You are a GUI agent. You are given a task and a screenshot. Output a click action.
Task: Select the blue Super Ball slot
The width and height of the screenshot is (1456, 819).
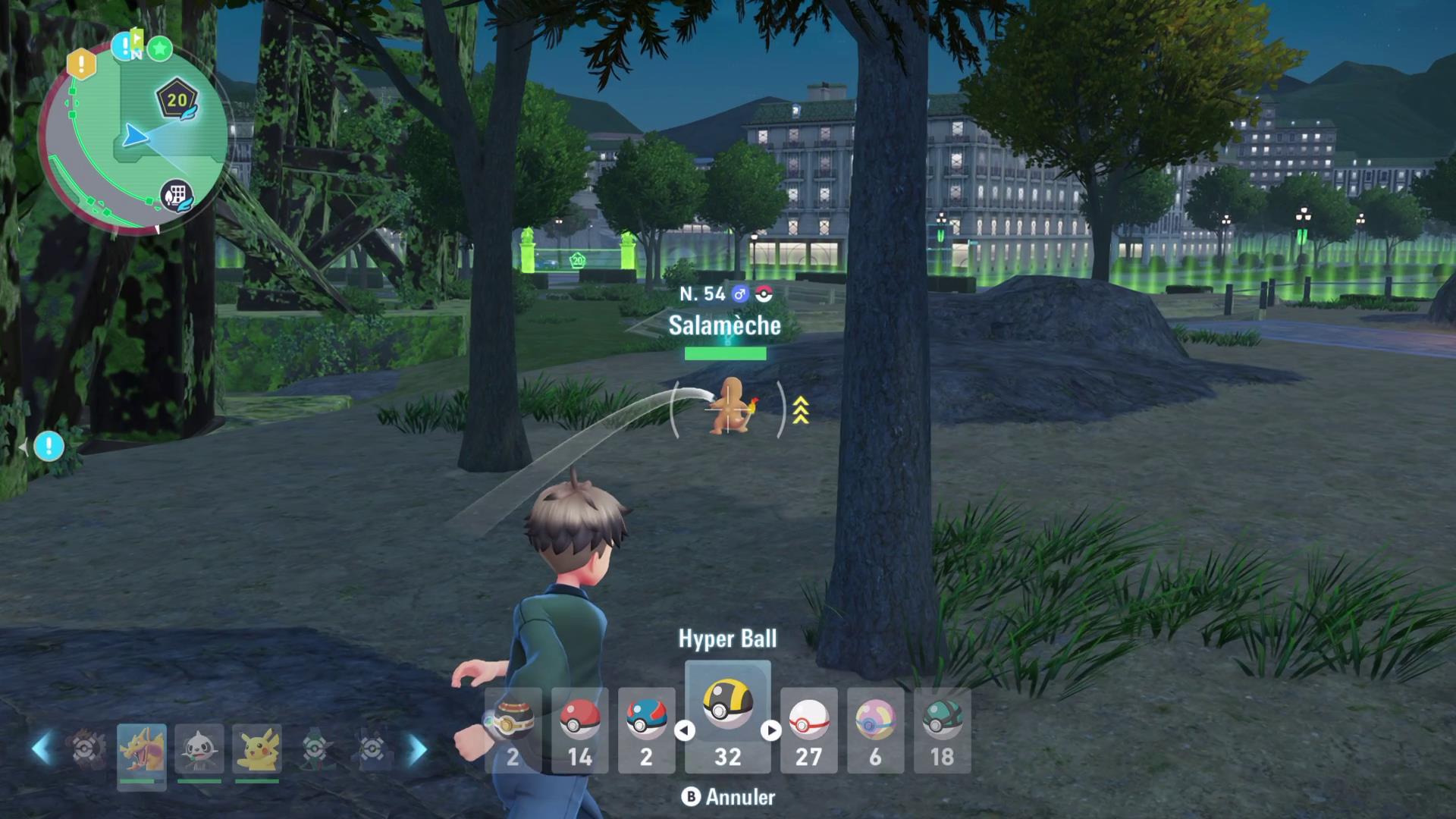coord(646,730)
